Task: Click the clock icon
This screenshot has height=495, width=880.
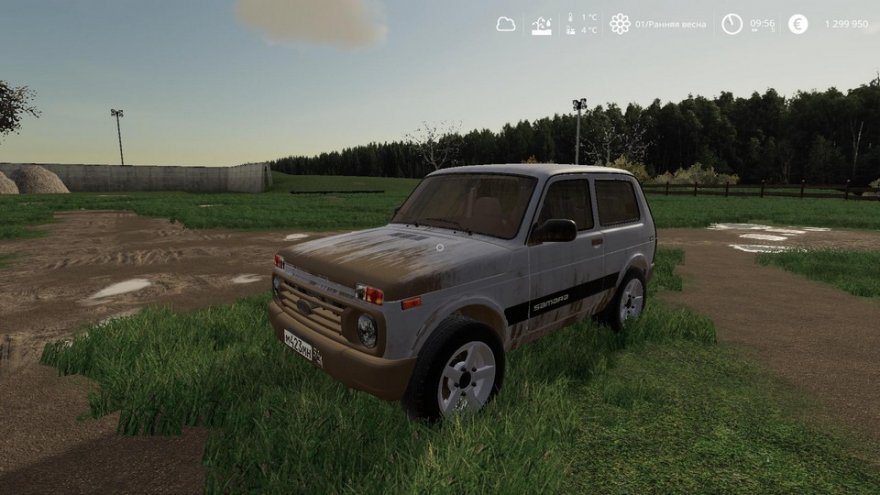Action: [732, 24]
